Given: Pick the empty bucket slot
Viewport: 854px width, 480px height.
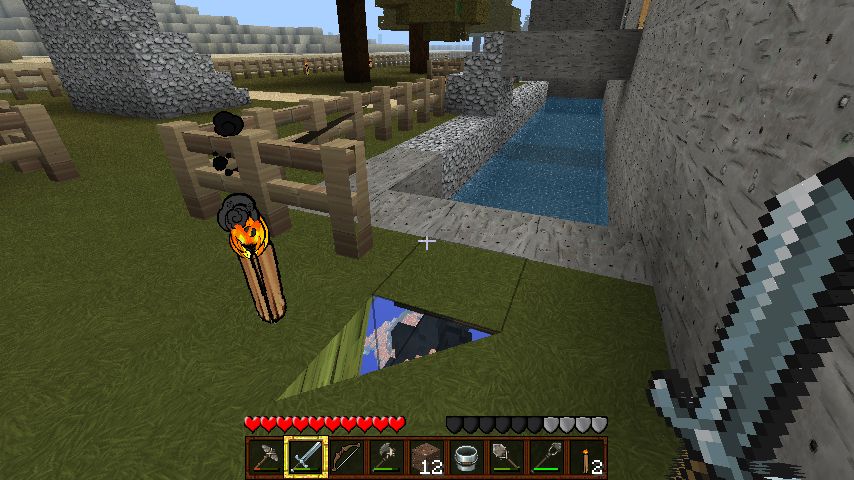Looking at the screenshot, I should [x=464, y=457].
